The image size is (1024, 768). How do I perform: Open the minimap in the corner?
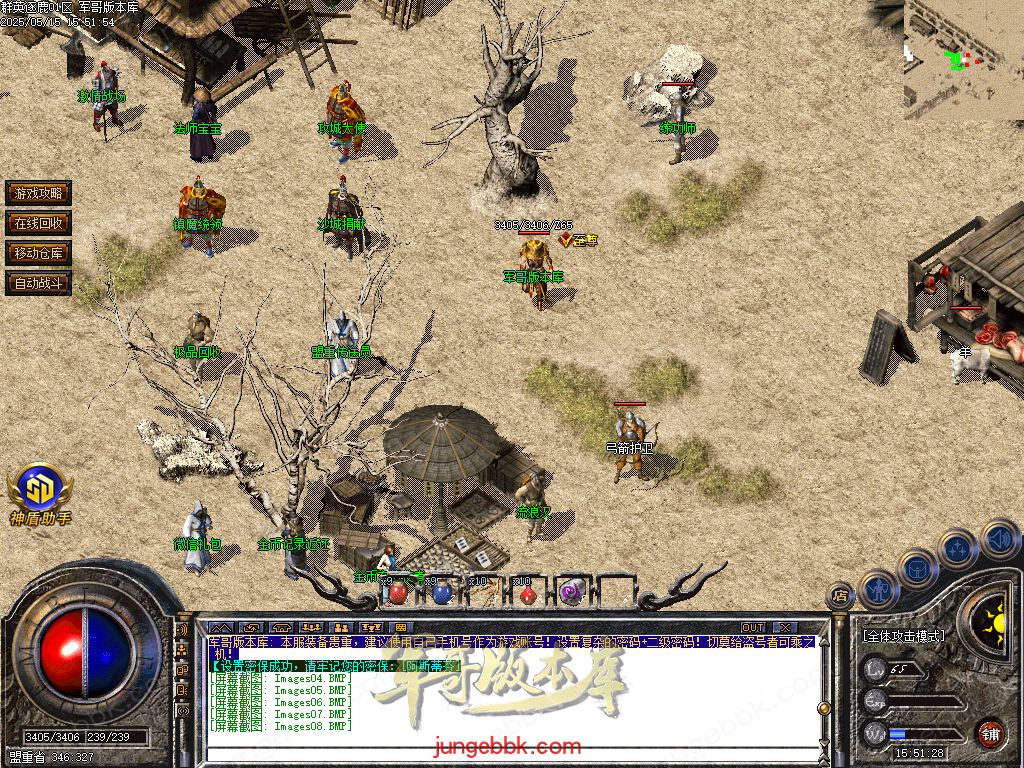tap(963, 59)
